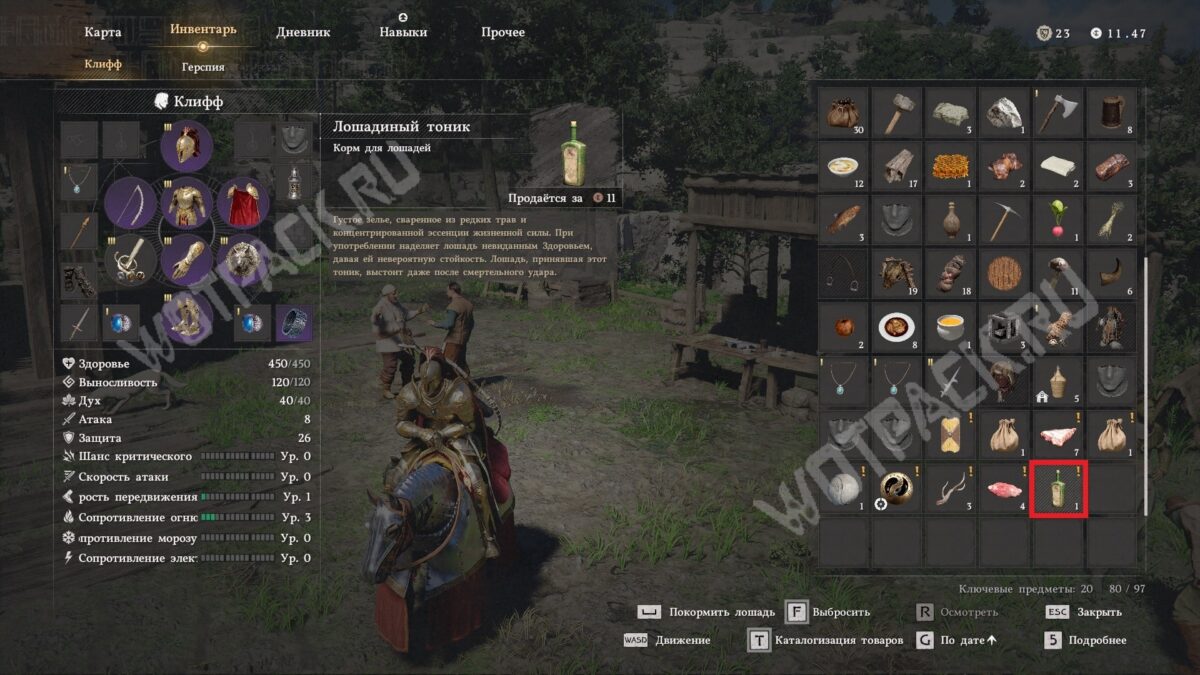Image resolution: width=1200 pixels, height=675 pixels.
Task: Switch to the Дневник tab
Action: pyautogui.click(x=303, y=32)
